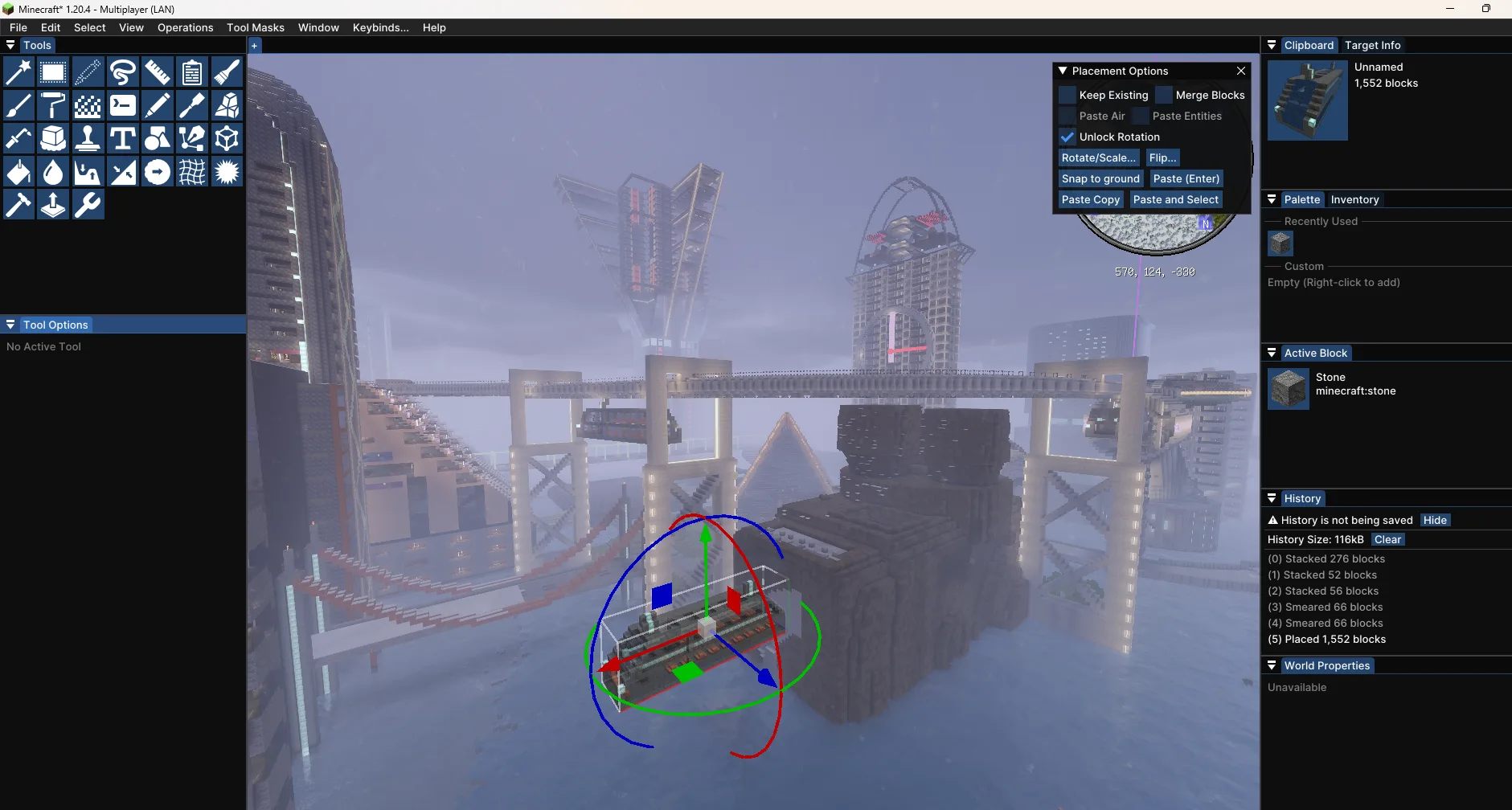Select the magic wand tool
This screenshot has width=1512, height=810.
coord(18,72)
